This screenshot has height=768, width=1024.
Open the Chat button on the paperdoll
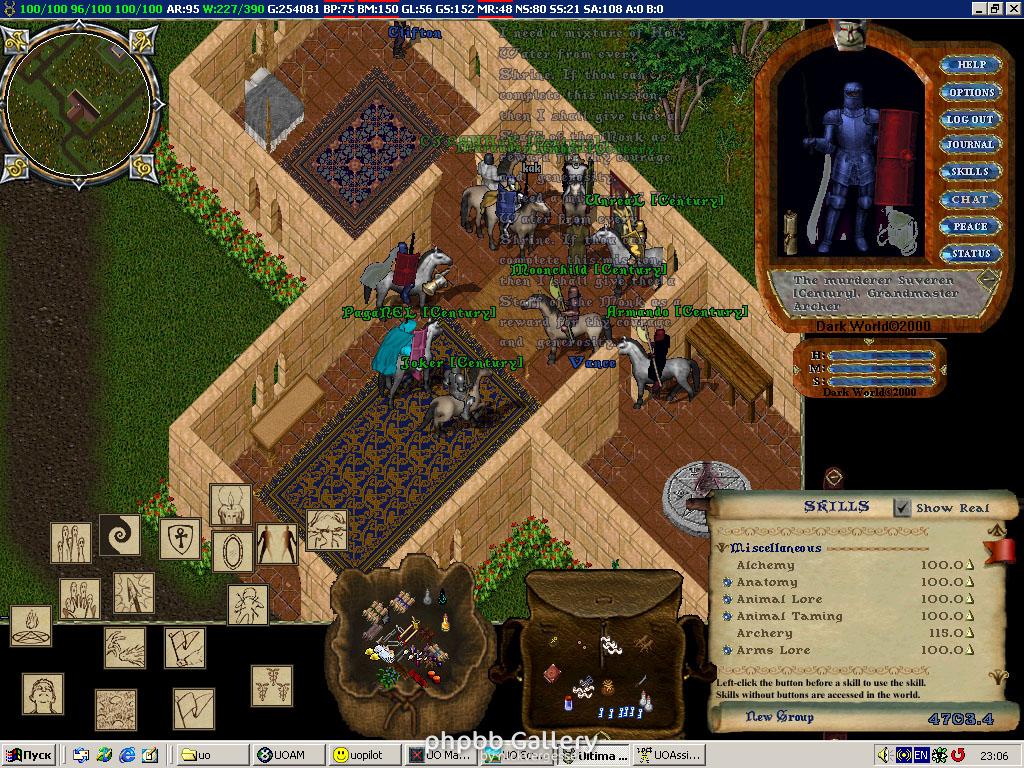coord(970,200)
